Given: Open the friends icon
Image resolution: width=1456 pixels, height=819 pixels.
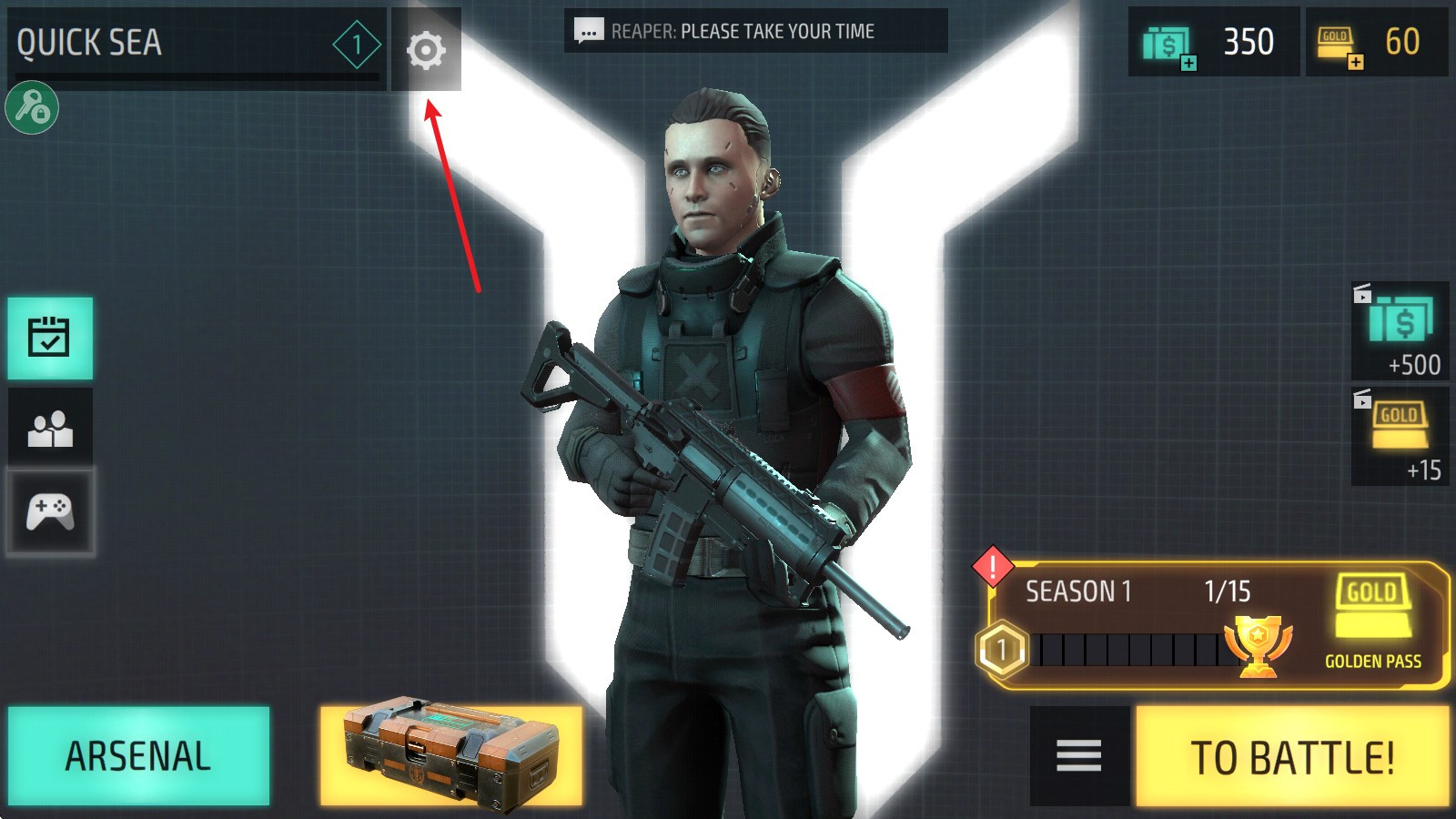Looking at the screenshot, I should pyautogui.click(x=50, y=428).
